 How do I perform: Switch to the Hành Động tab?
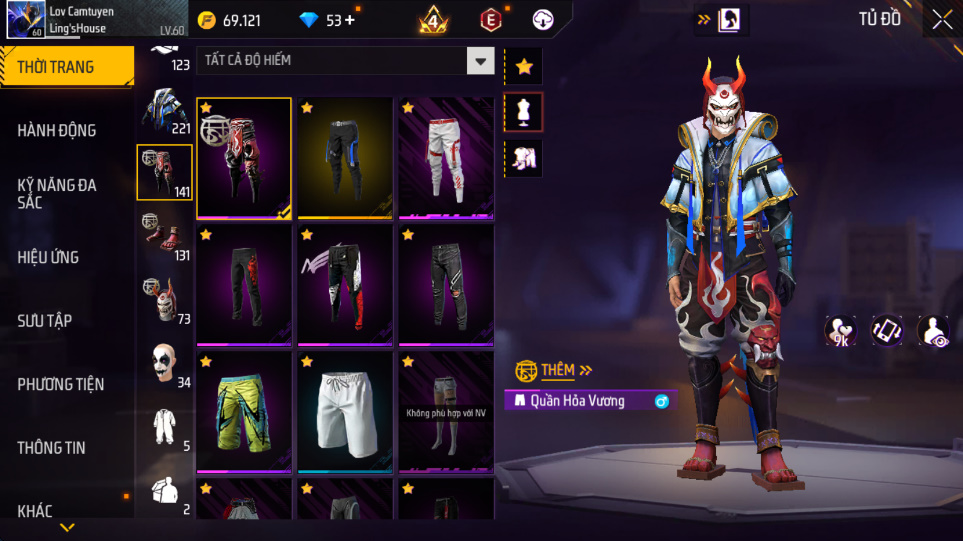pyautogui.click(x=57, y=130)
